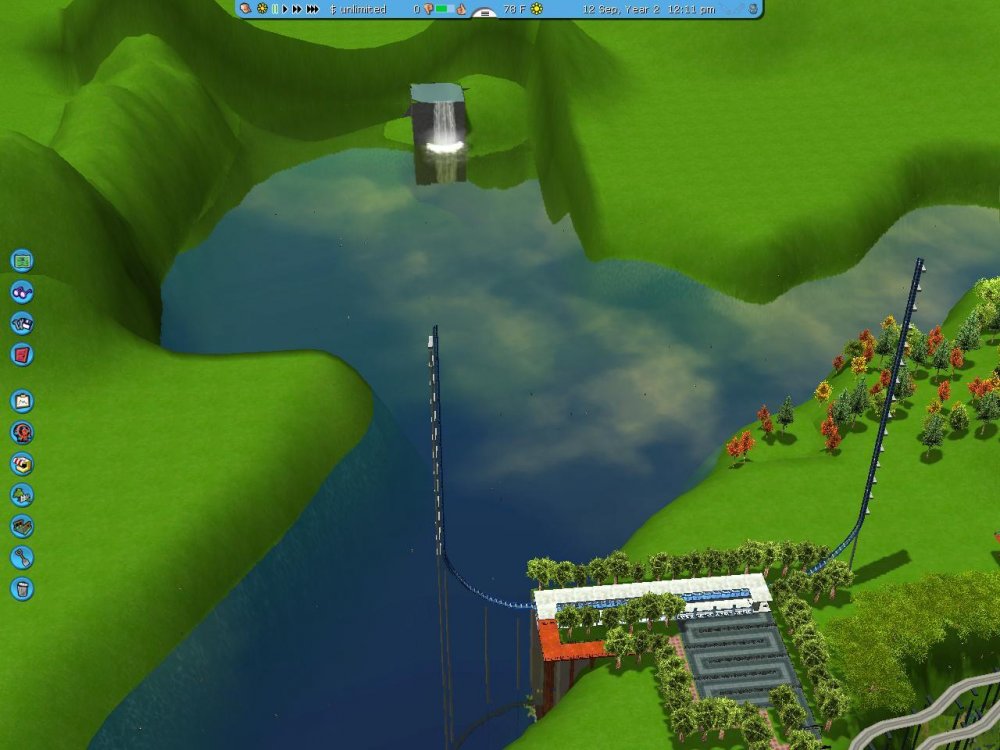
Task: Expand the top bar pull-down handle
Action: coord(484,14)
